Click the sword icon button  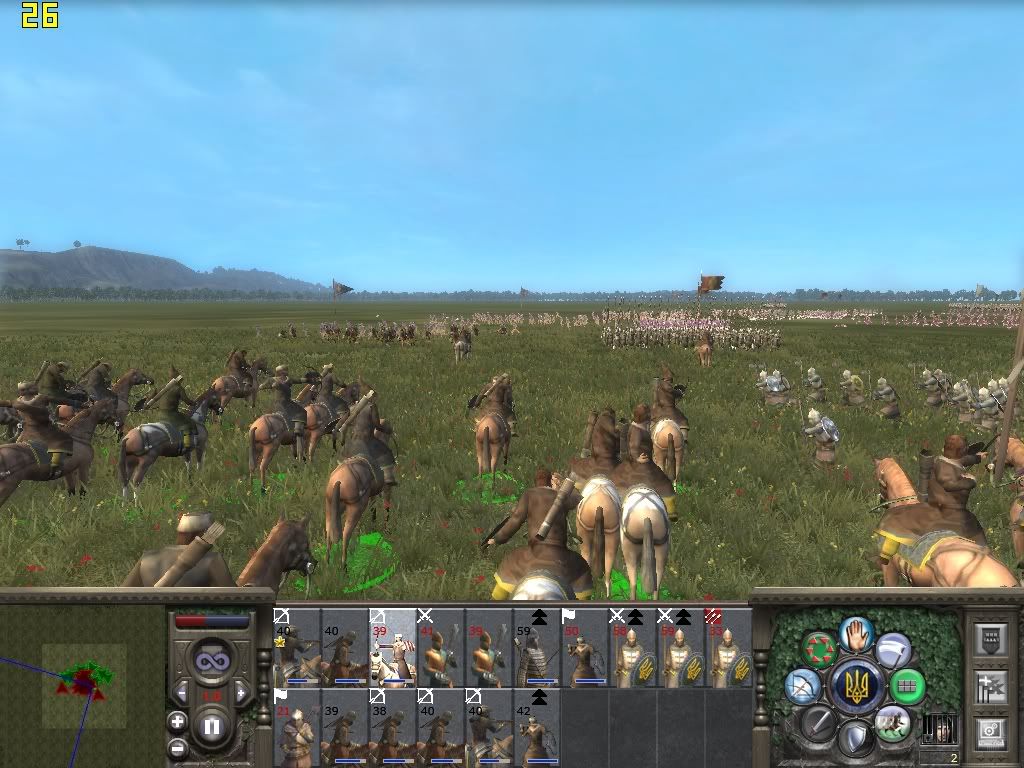820,722
